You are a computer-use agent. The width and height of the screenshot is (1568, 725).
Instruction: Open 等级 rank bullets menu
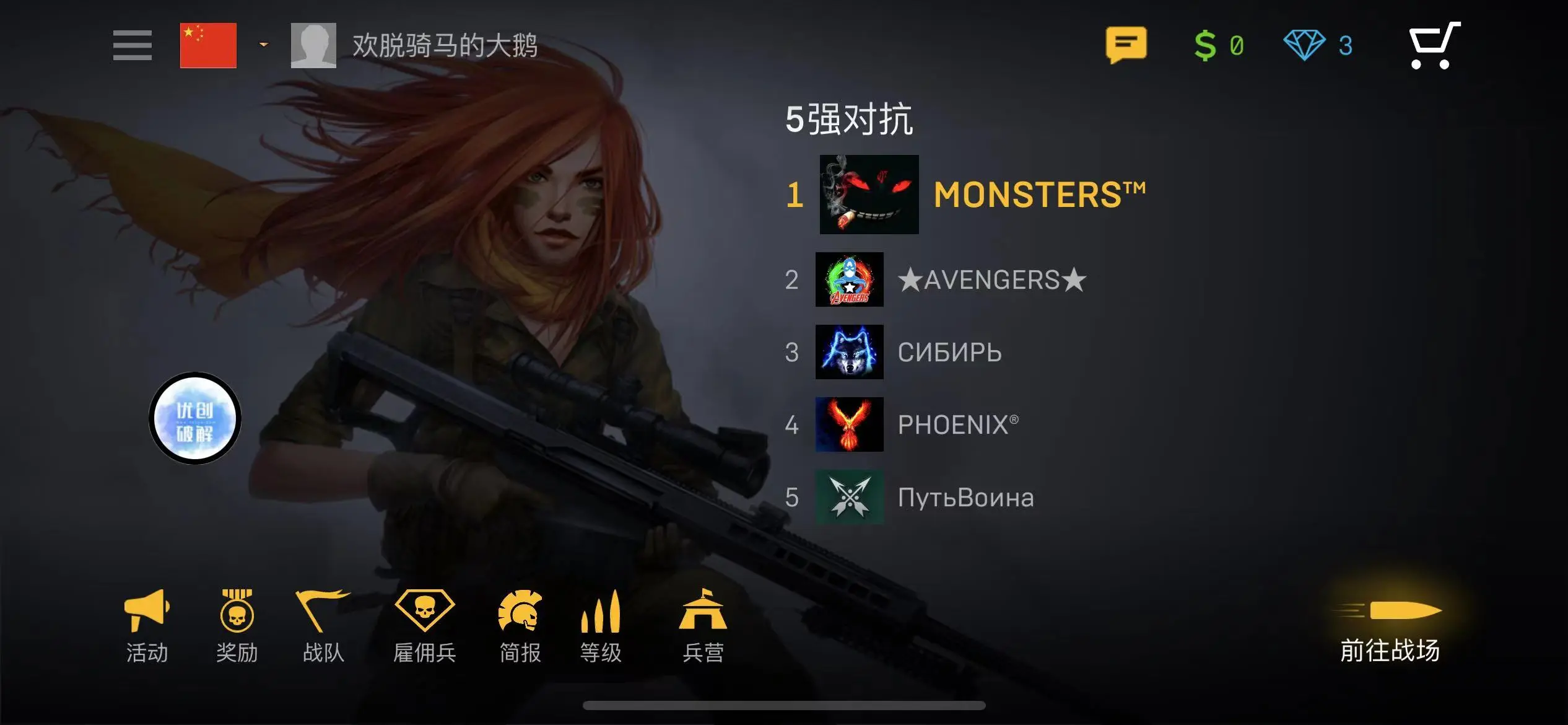pyautogui.click(x=601, y=626)
